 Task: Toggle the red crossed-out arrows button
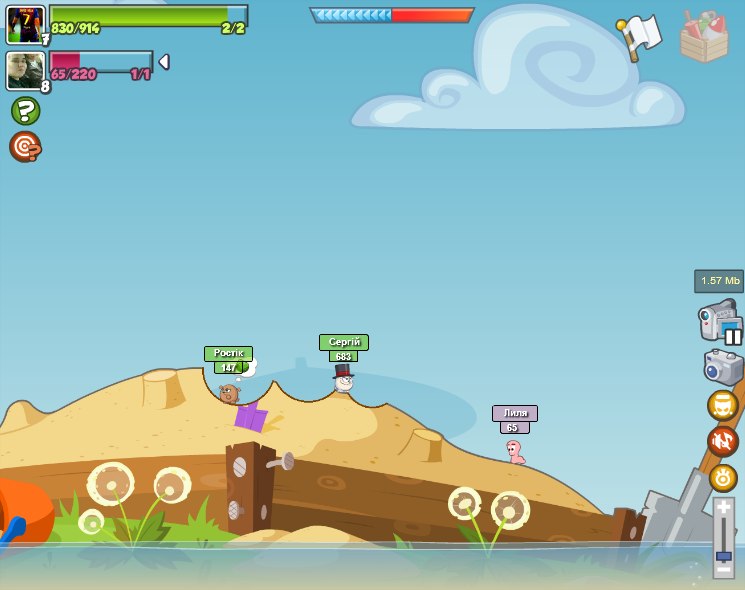pos(723,441)
